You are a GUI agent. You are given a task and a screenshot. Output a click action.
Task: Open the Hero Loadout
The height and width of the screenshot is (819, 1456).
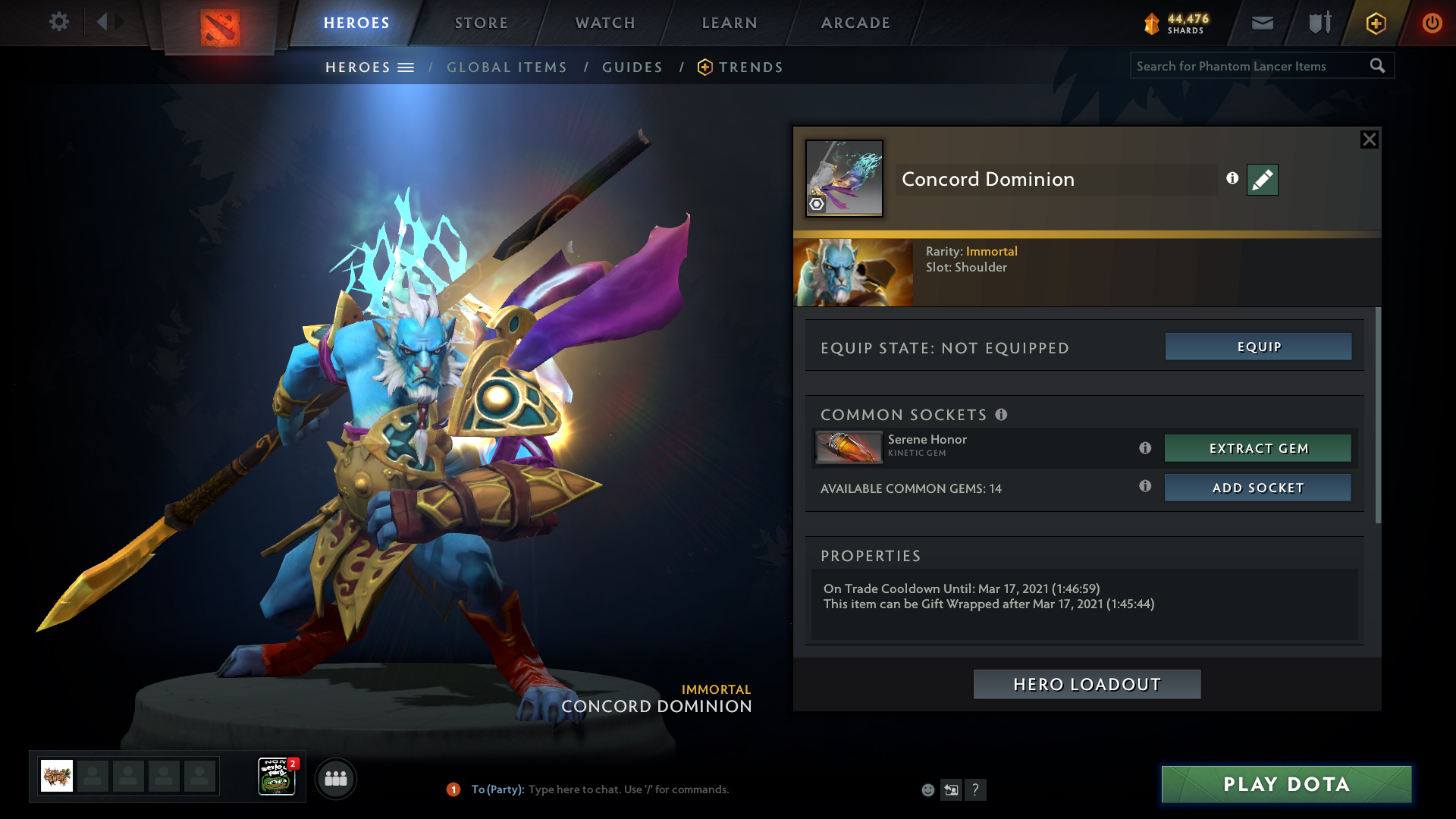point(1087,684)
